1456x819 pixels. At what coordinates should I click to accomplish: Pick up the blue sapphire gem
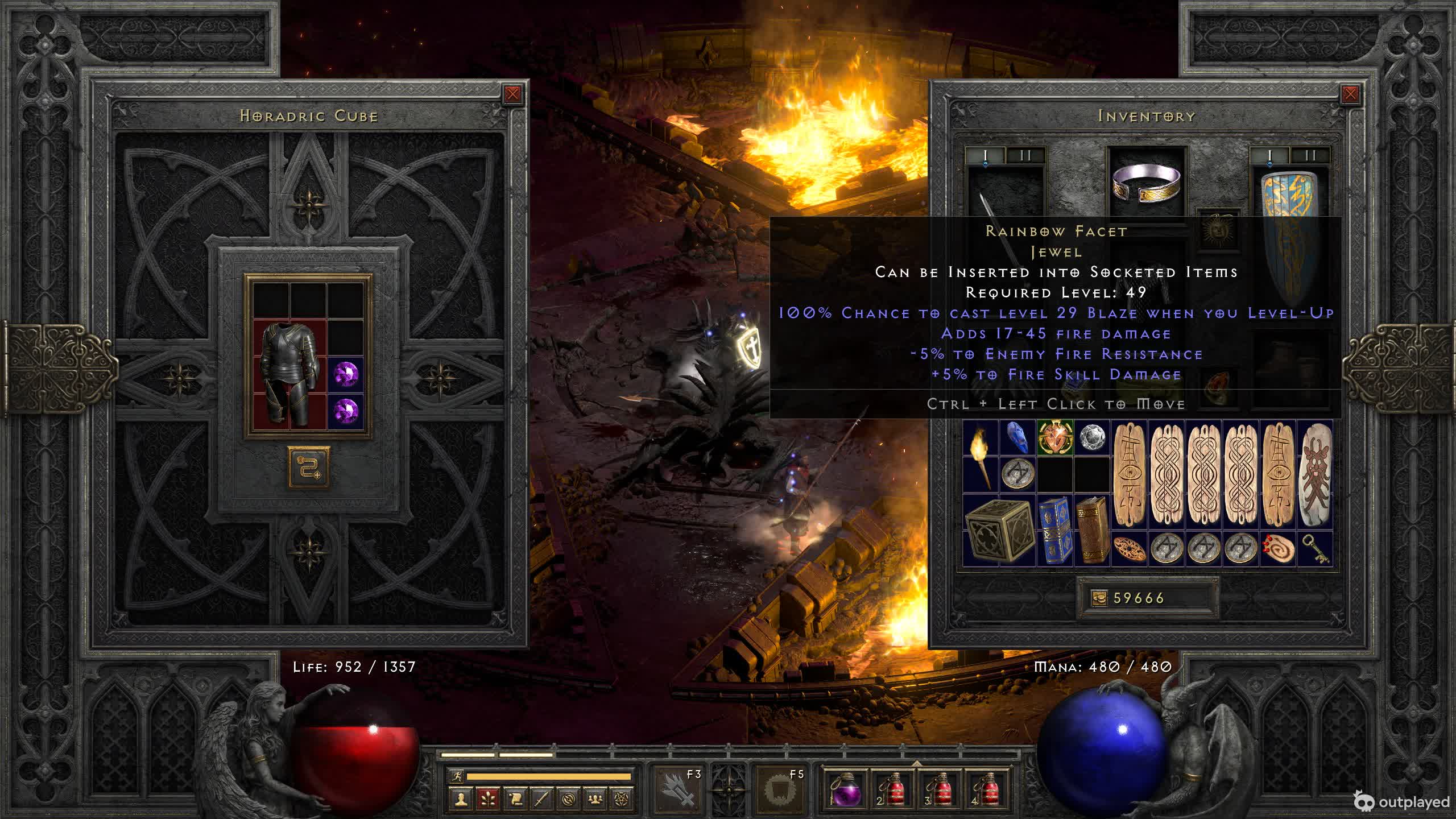[1017, 438]
